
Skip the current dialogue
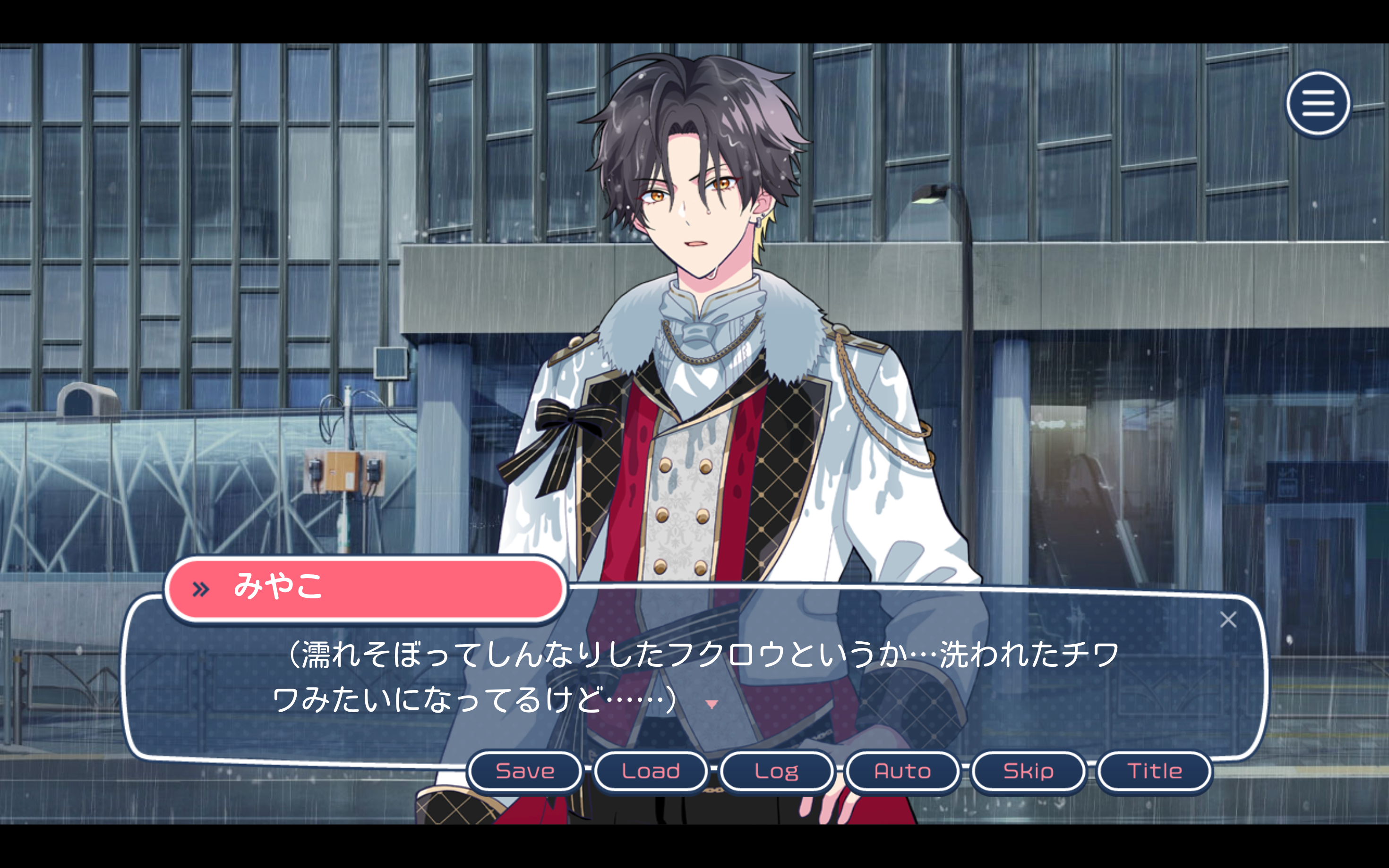[x=1028, y=771]
